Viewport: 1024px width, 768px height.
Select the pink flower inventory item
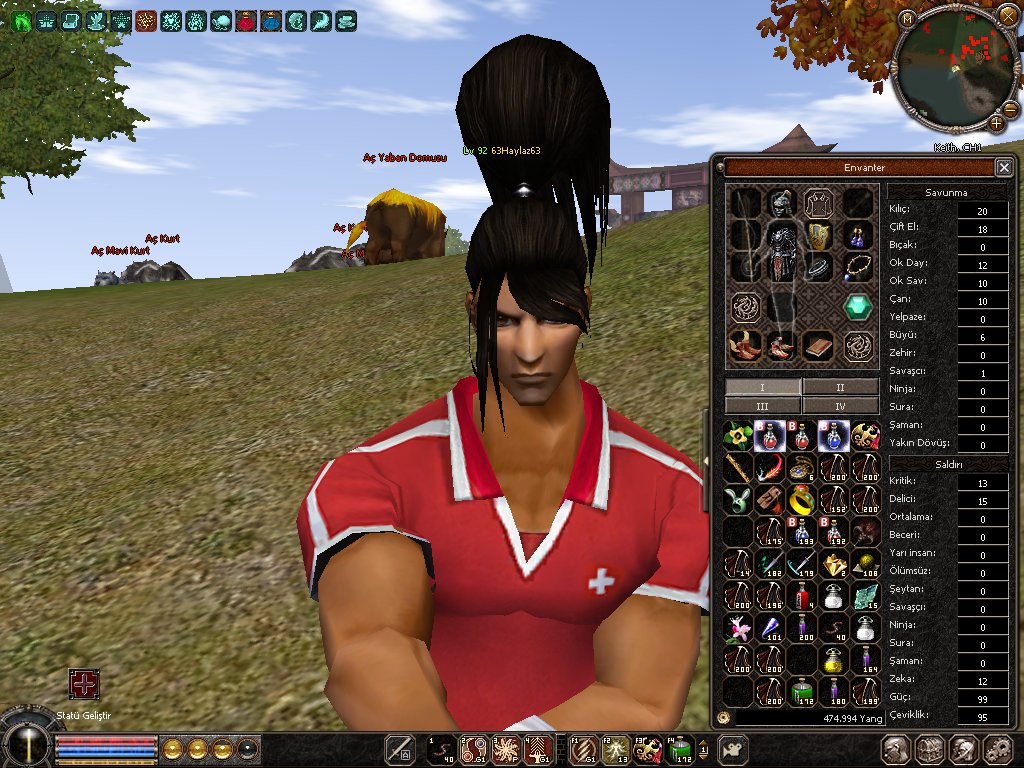tap(738, 627)
